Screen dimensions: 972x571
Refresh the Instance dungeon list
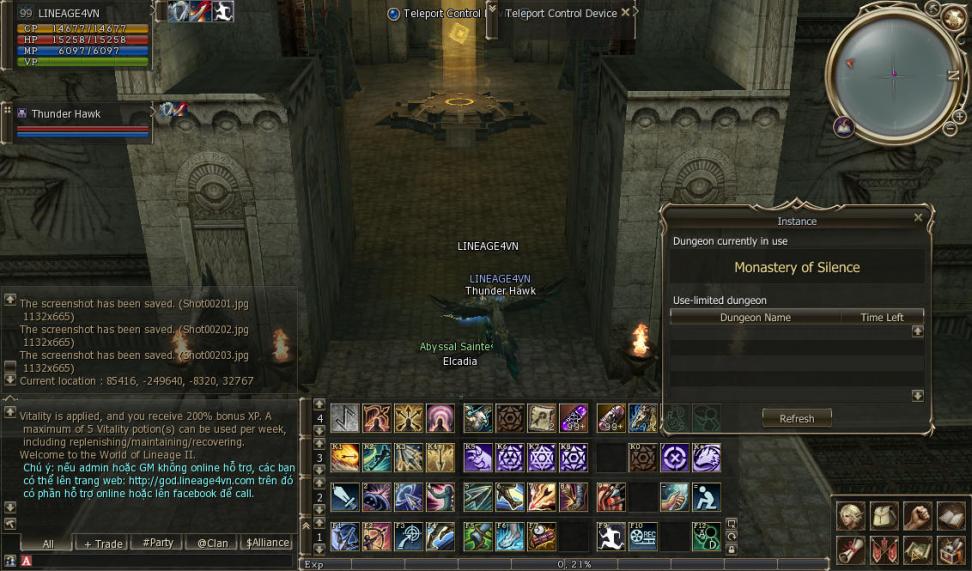click(x=796, y=418)
